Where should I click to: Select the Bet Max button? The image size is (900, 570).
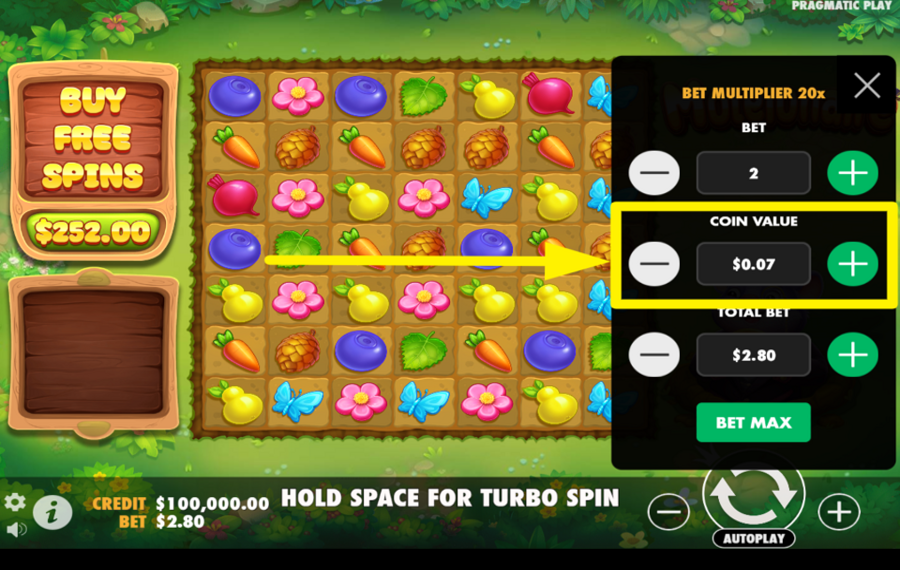pyautogui.click(x=753, y=422)
